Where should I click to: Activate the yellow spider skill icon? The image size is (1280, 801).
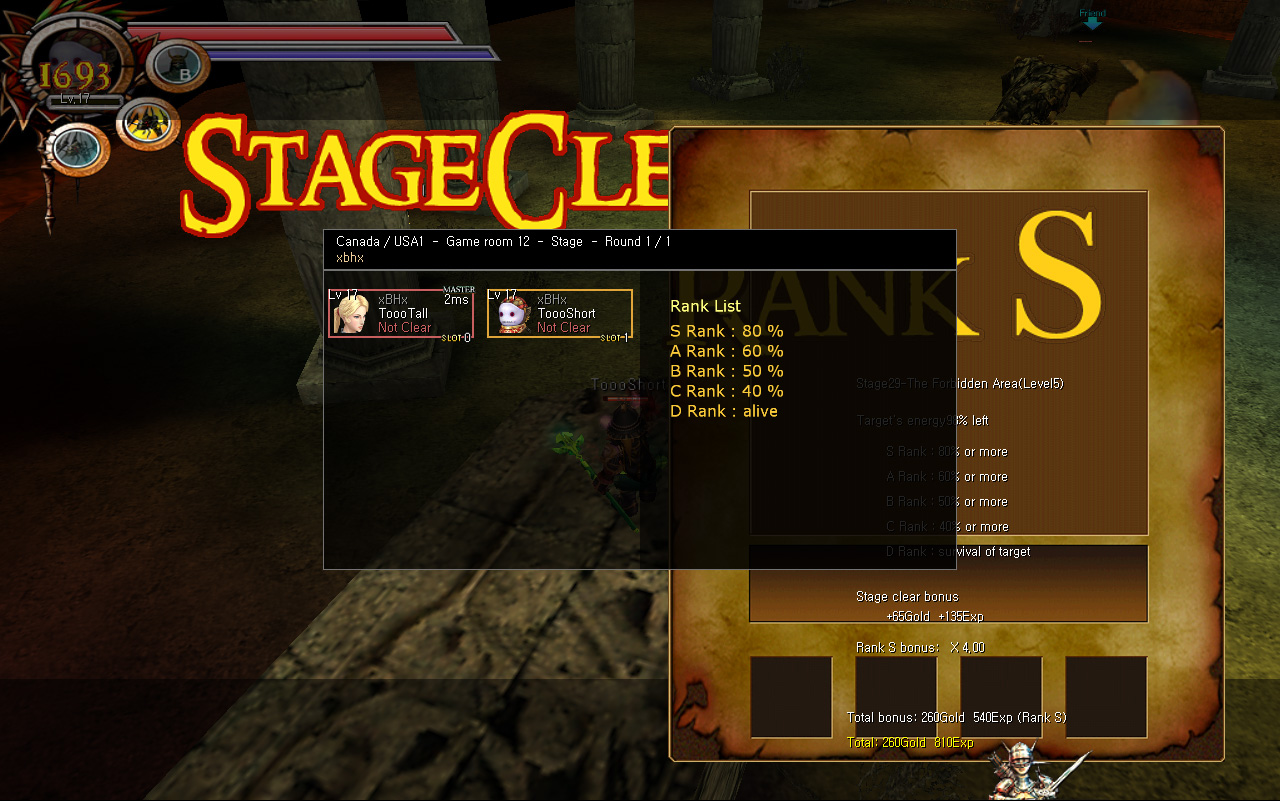point(146,124)
